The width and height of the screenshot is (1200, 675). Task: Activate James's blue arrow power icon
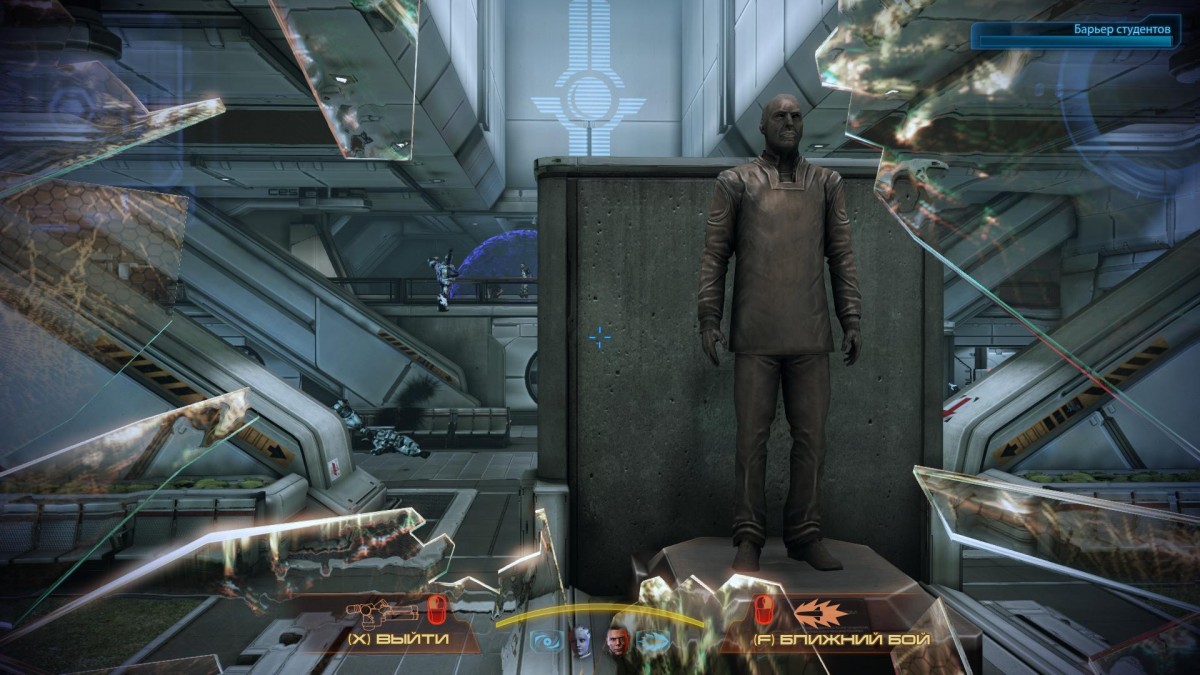651,642
